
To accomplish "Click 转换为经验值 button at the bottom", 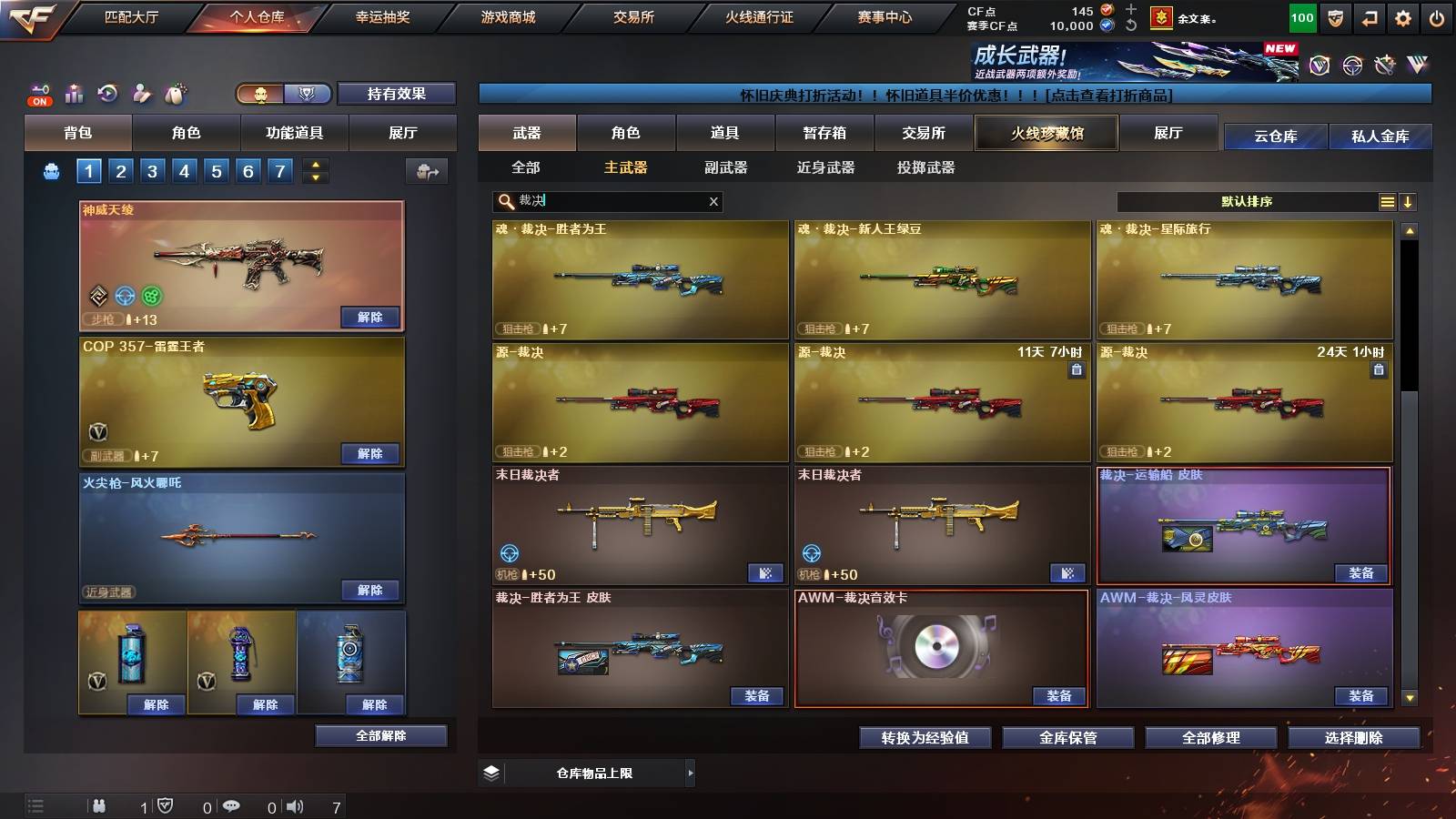I will point(926,738).
